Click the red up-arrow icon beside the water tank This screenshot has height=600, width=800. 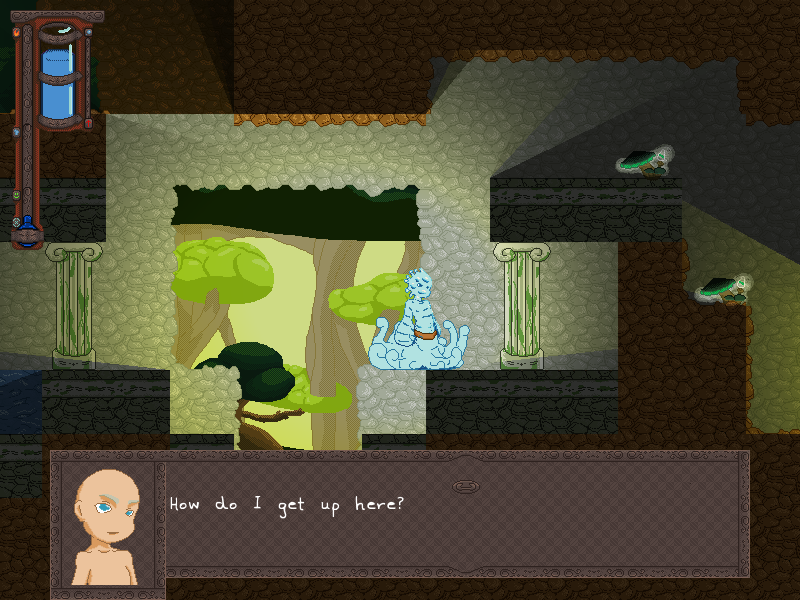(89, 123)
